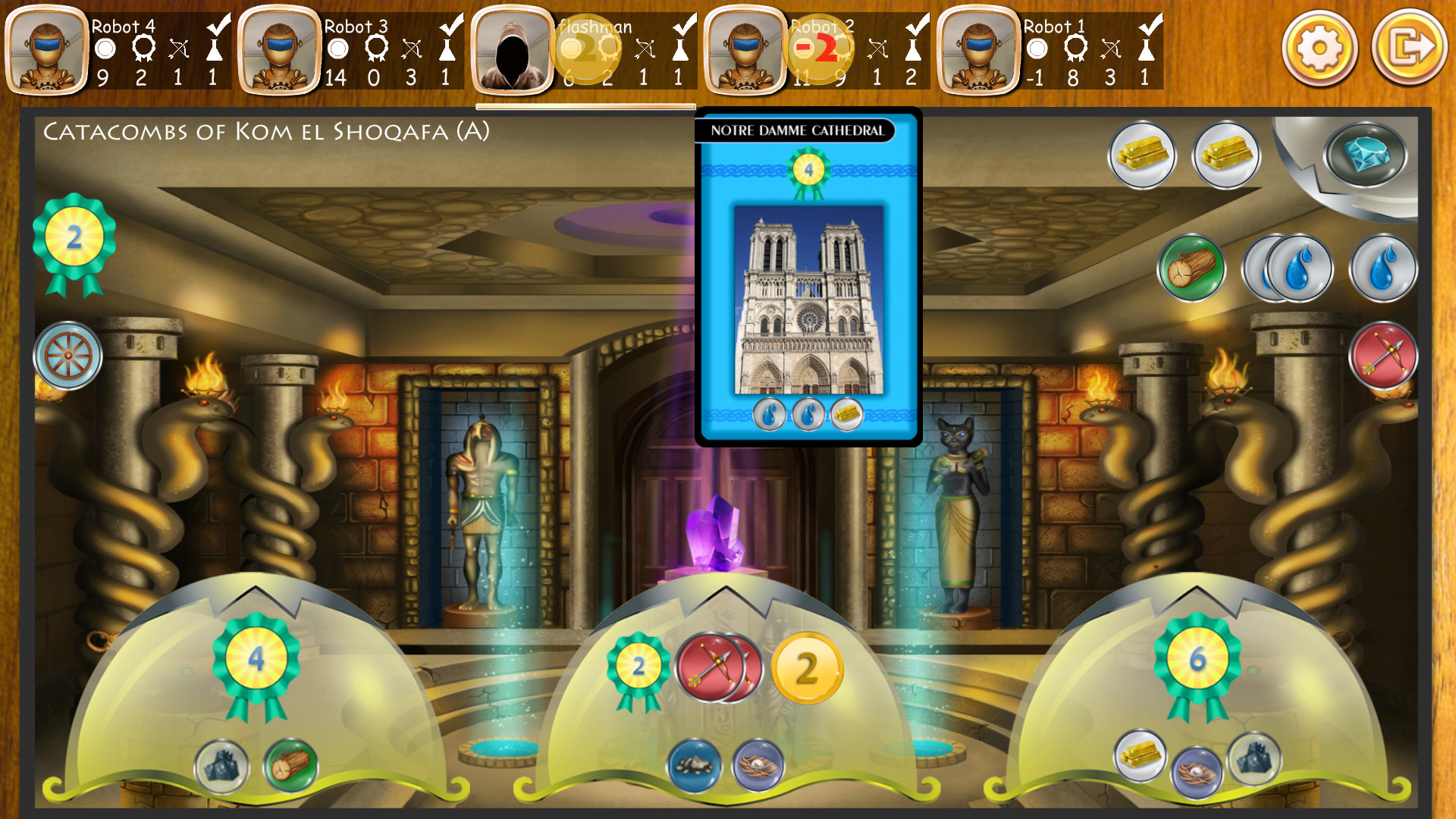Click the exit door button top right
This screenshot has height=819, width=1456.
[1408, 49]
